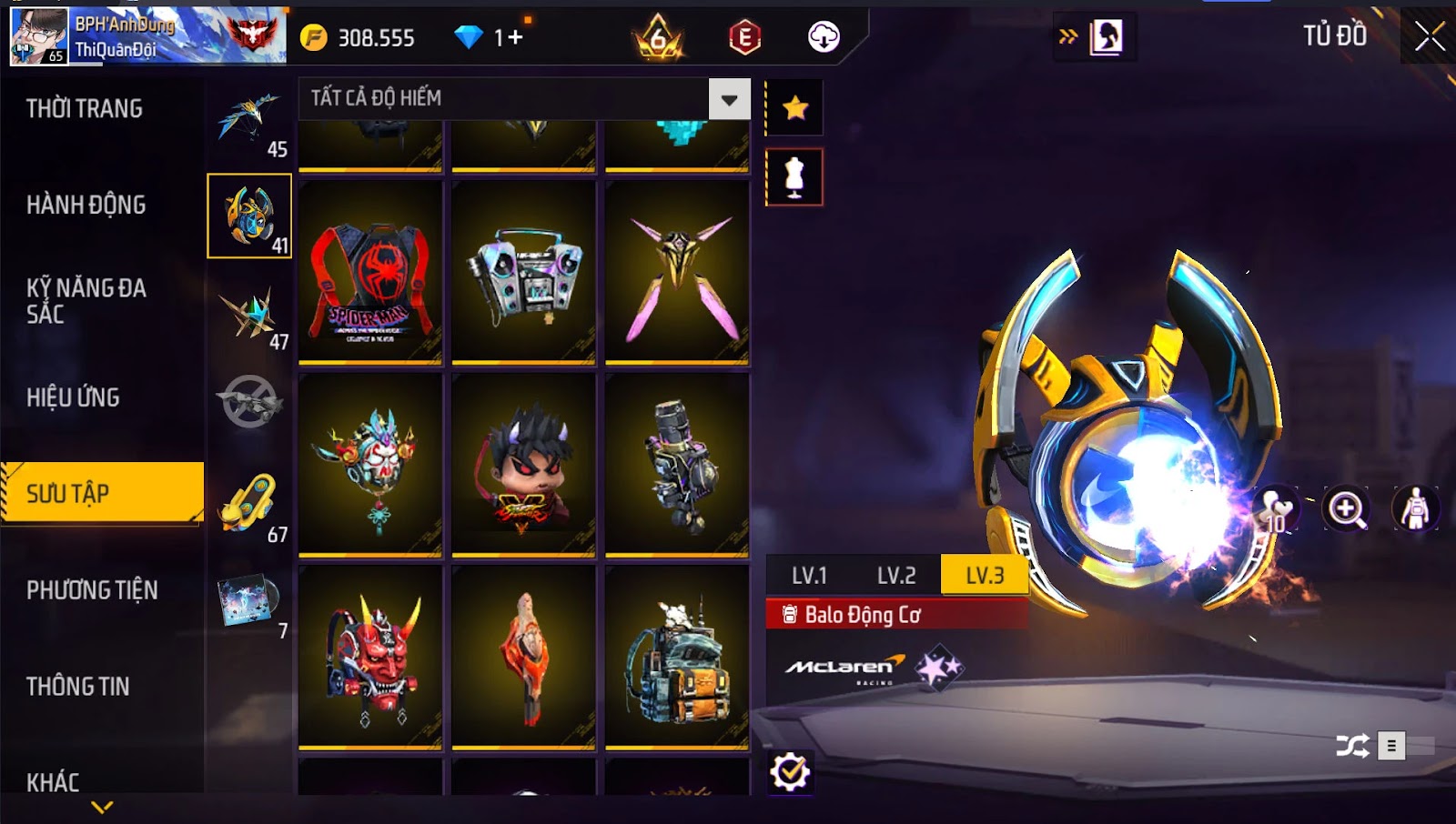Switch to the LV.2 backpack level
This screenshot has width=1456, height=824.
tap(896, 576)
